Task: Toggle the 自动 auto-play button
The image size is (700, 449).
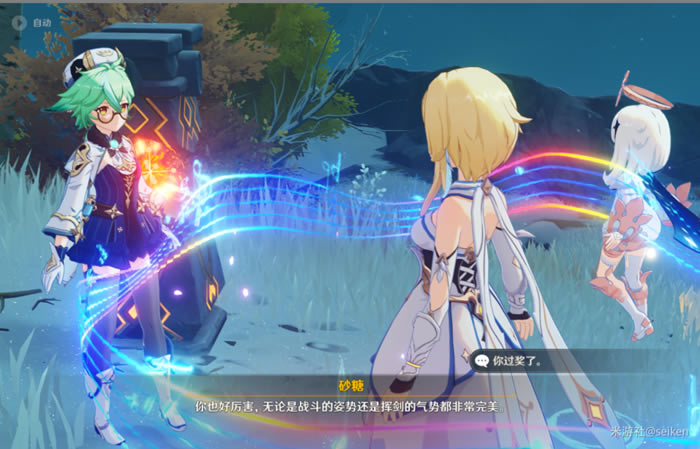Action: click(31, 22)
